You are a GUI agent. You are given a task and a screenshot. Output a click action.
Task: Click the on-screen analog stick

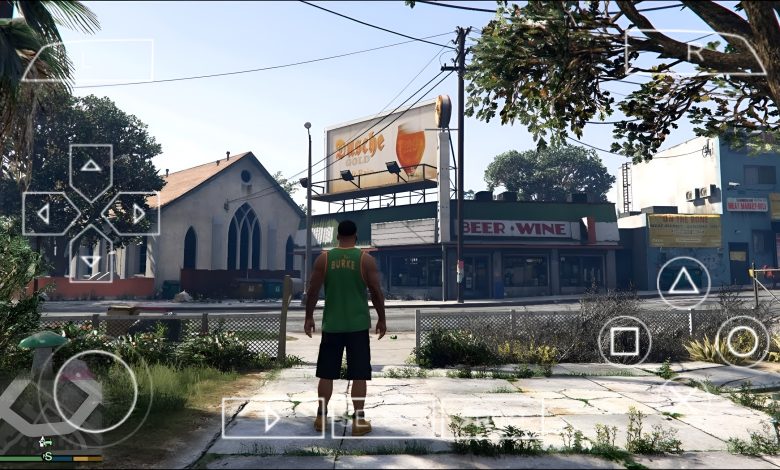(x=95, y=391)
